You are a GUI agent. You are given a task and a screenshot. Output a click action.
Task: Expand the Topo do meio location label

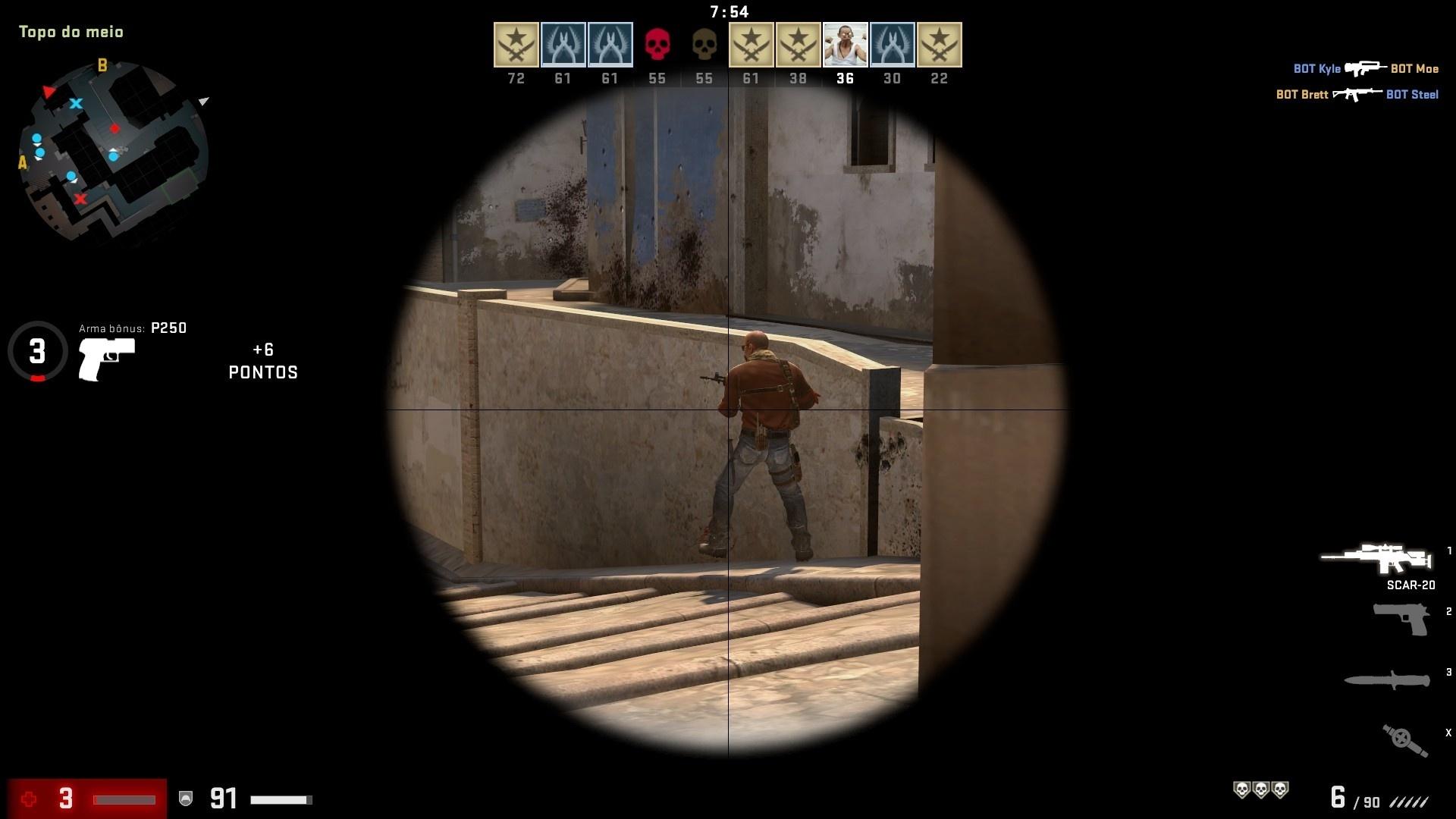71,32
